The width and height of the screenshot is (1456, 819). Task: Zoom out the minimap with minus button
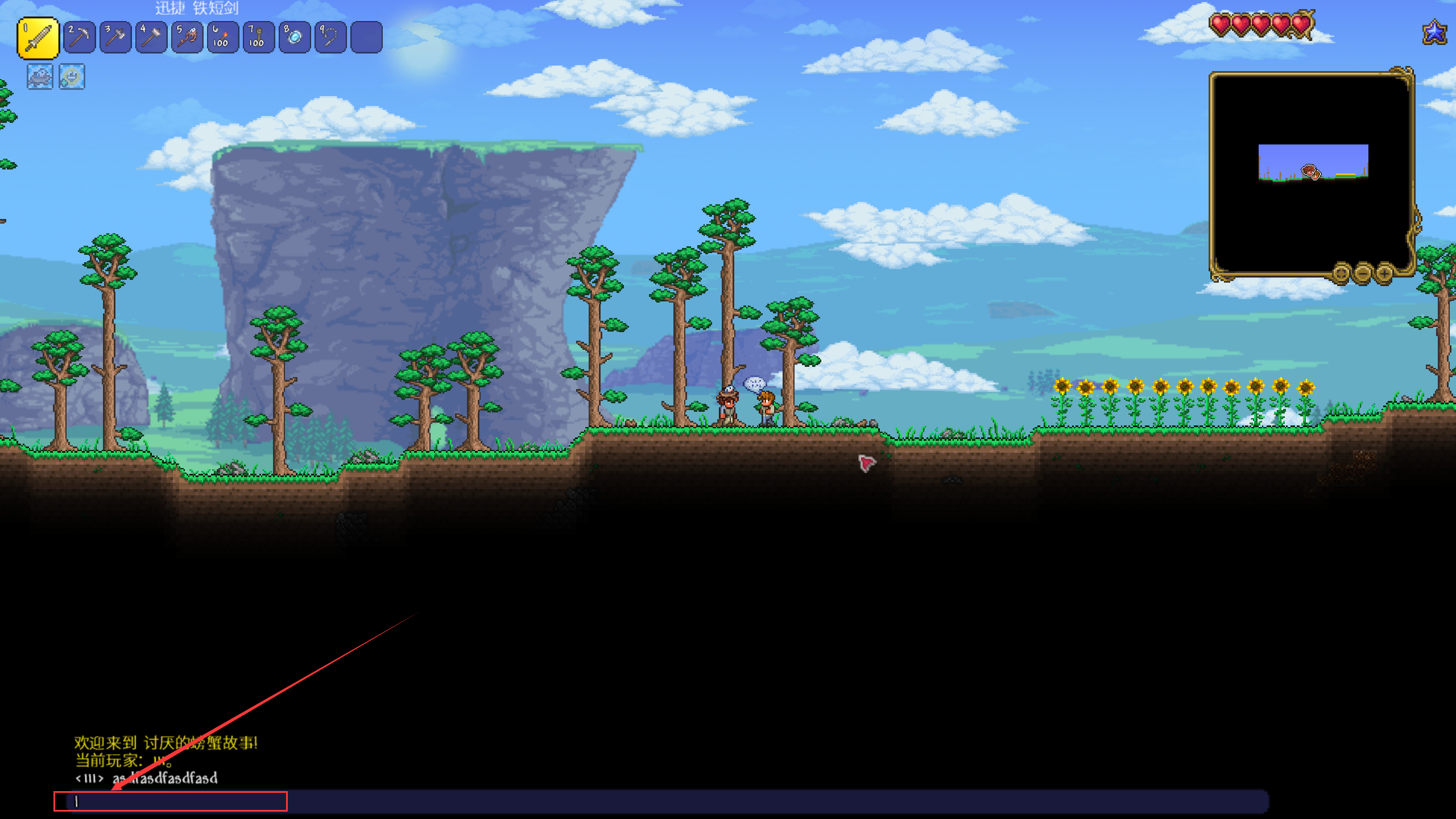tap(1363, 274)
